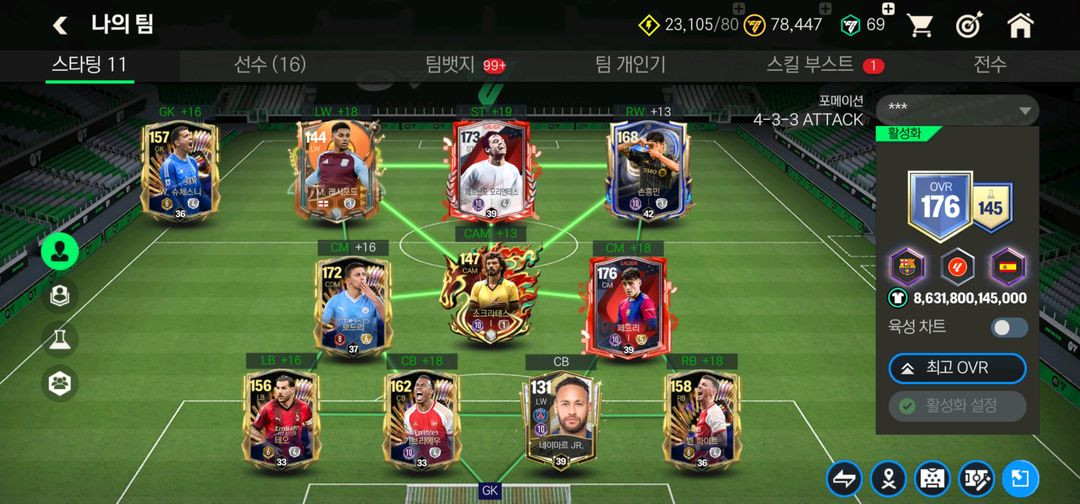
Task: Open 활성화 설정 options
Action: [x=957, y=406]
